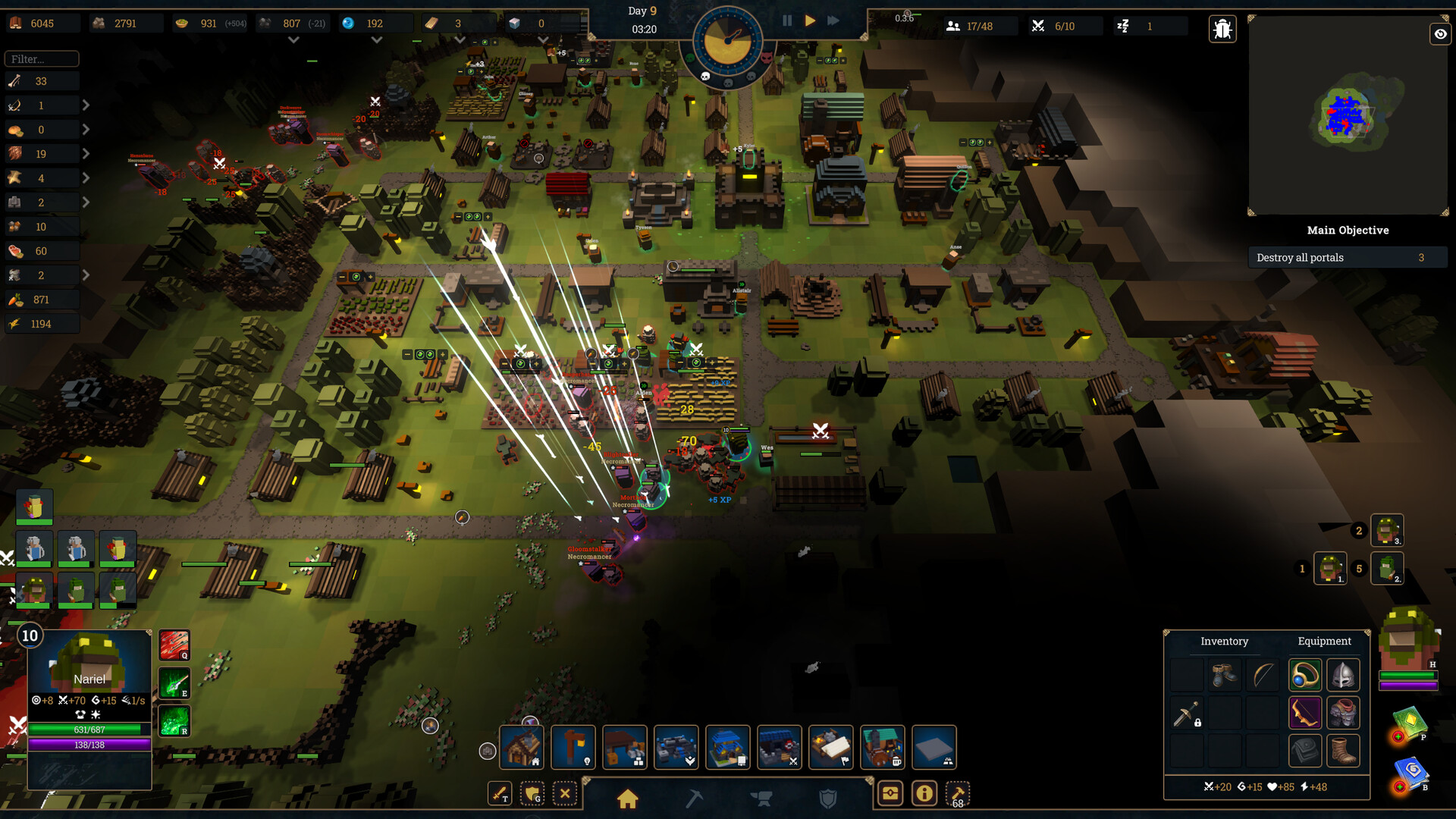This screenshot has height=819, width=1456.
Task: Toggle the eye visibility icon above minimap
Action: pos(1440,34)
